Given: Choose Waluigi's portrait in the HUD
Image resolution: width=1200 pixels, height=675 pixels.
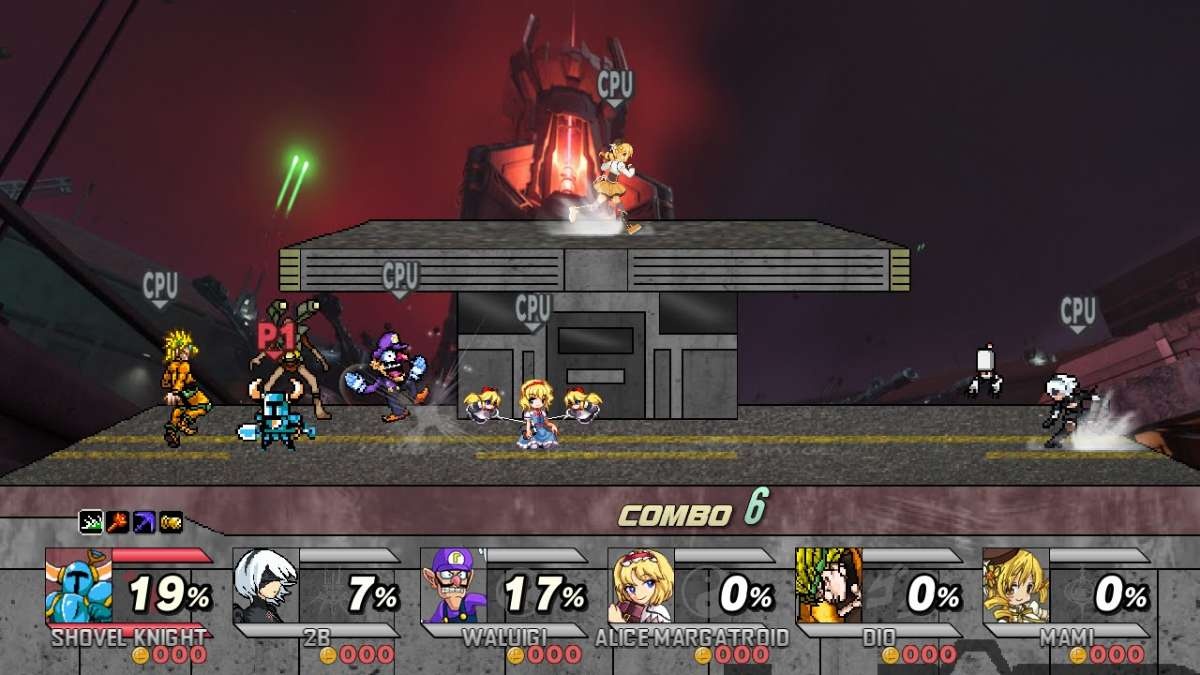Looking at the screenshot, I should point(454,586).
